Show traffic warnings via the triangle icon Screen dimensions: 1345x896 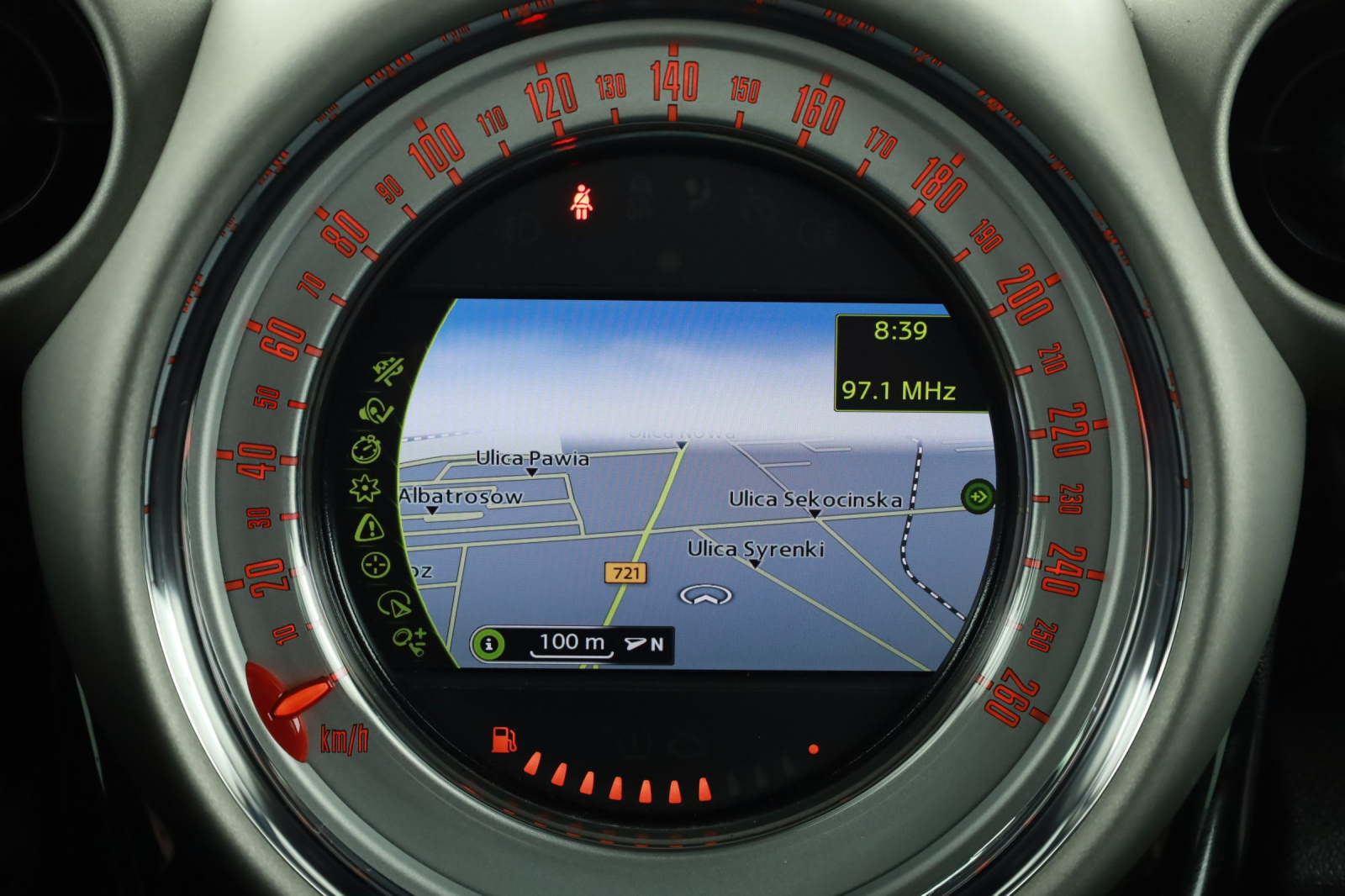point(369,528)
